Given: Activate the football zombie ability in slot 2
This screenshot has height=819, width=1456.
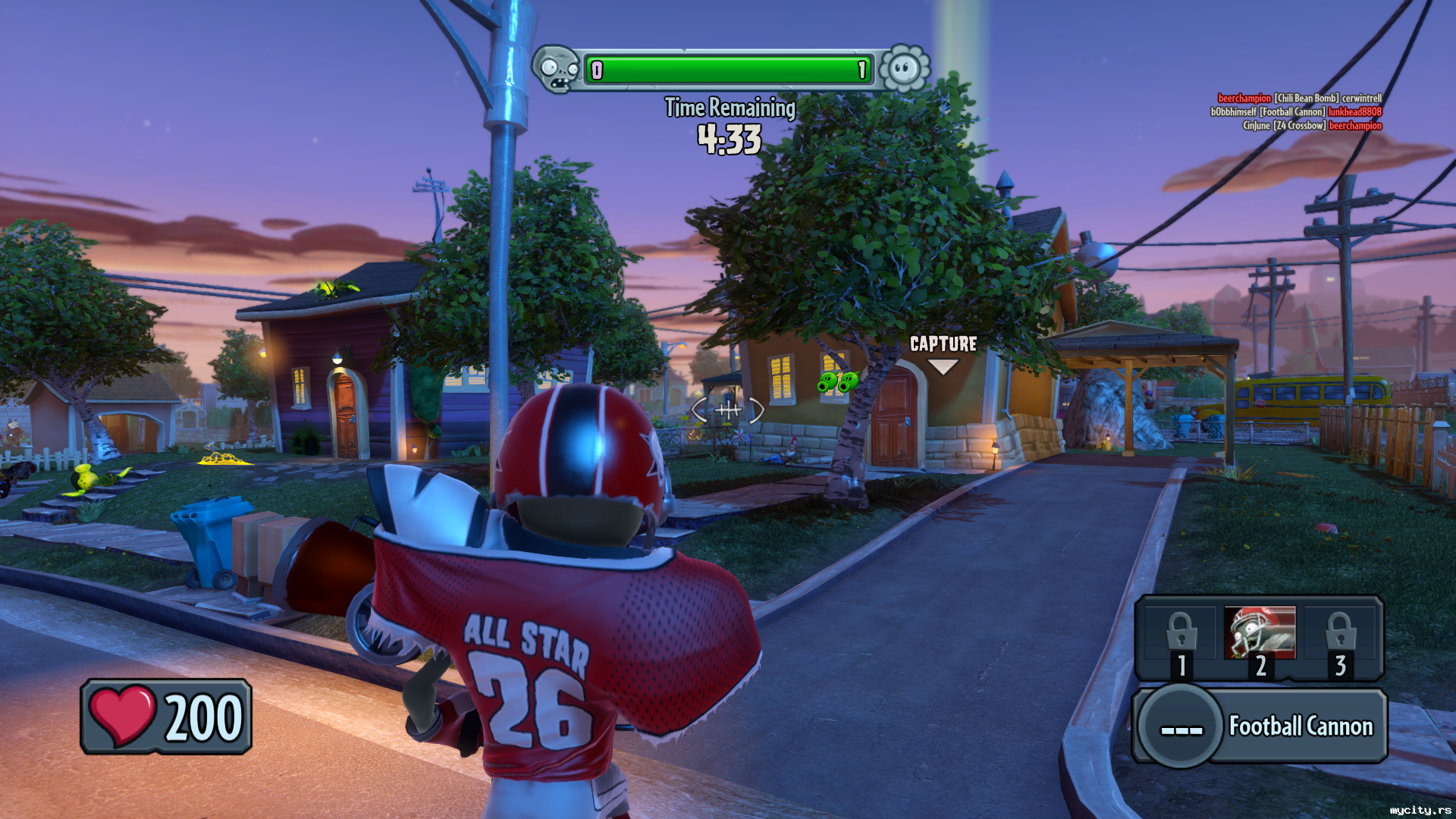Looking at the screenshot, I should [x=1260, y=634].
